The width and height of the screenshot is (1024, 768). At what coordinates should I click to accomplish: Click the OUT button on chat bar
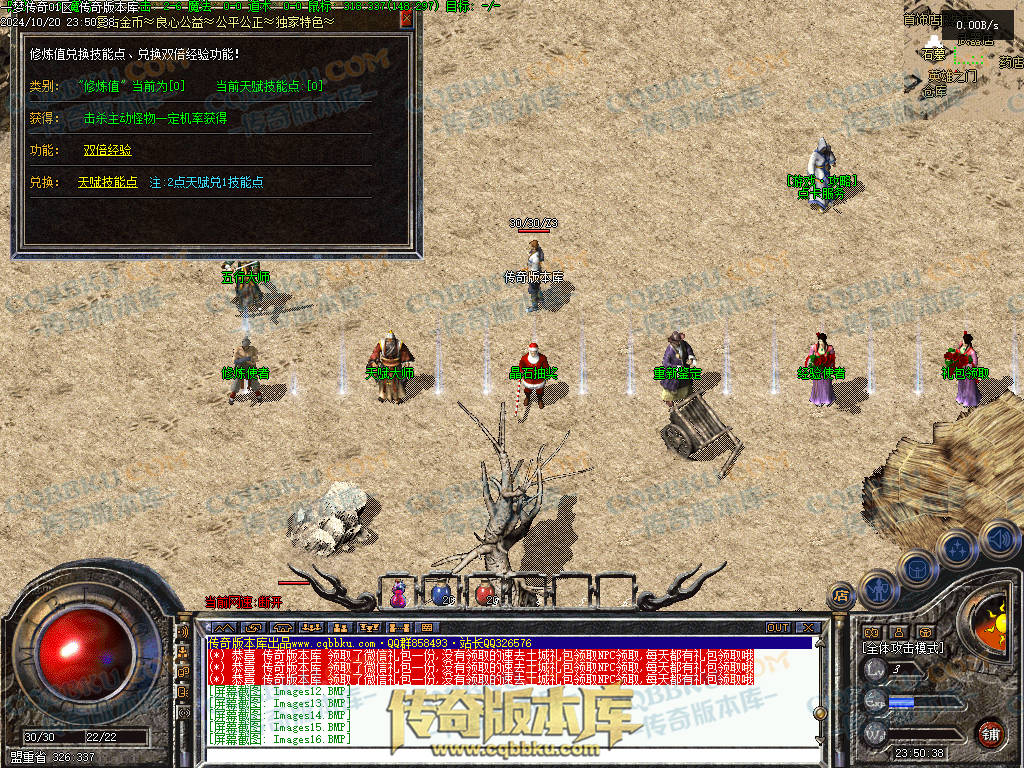(x=778, y=628)
